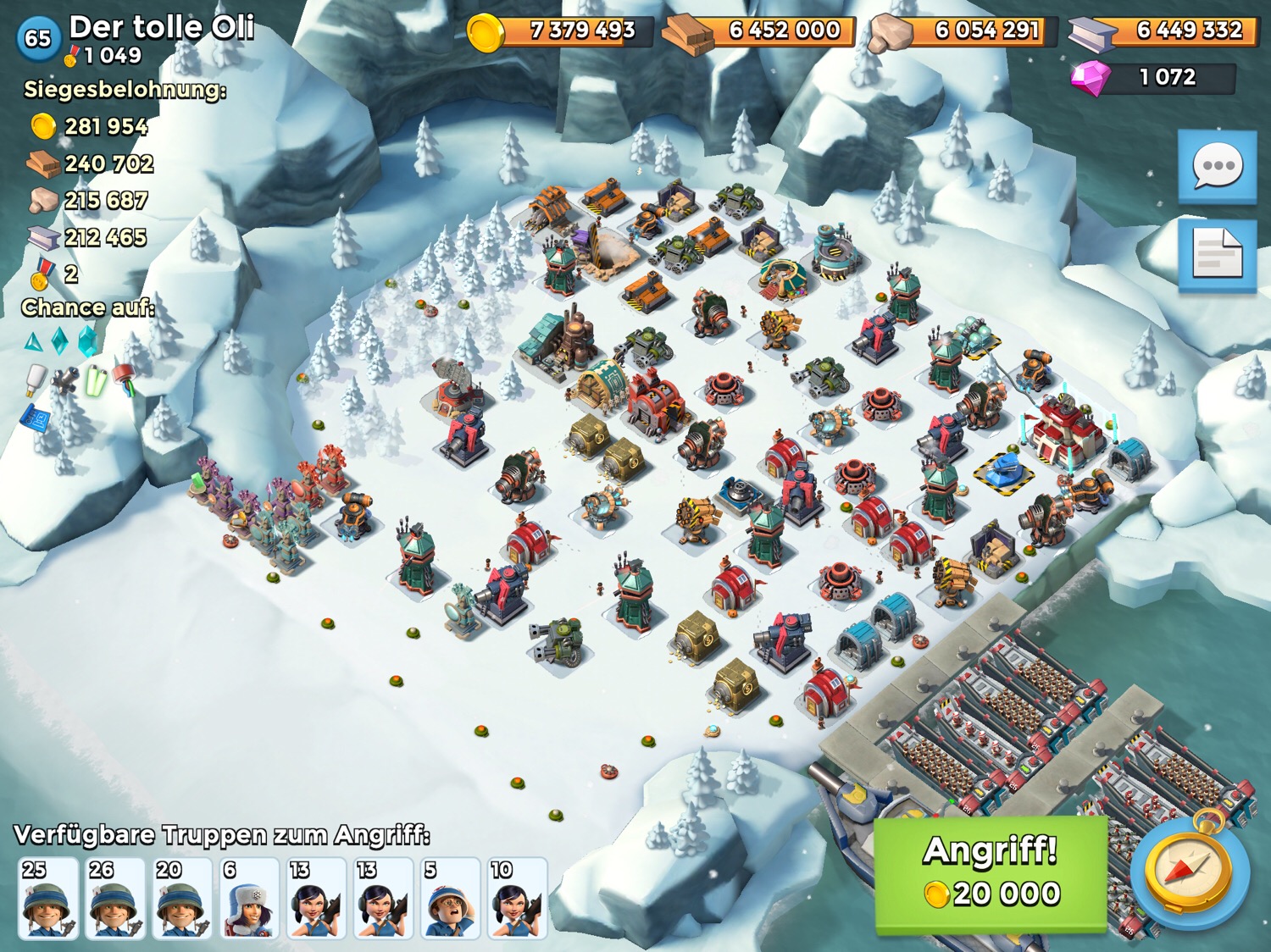Select the Zooka slot with 10 troops
Viewport: 1271px width, 952px height.
pos(517,898)
